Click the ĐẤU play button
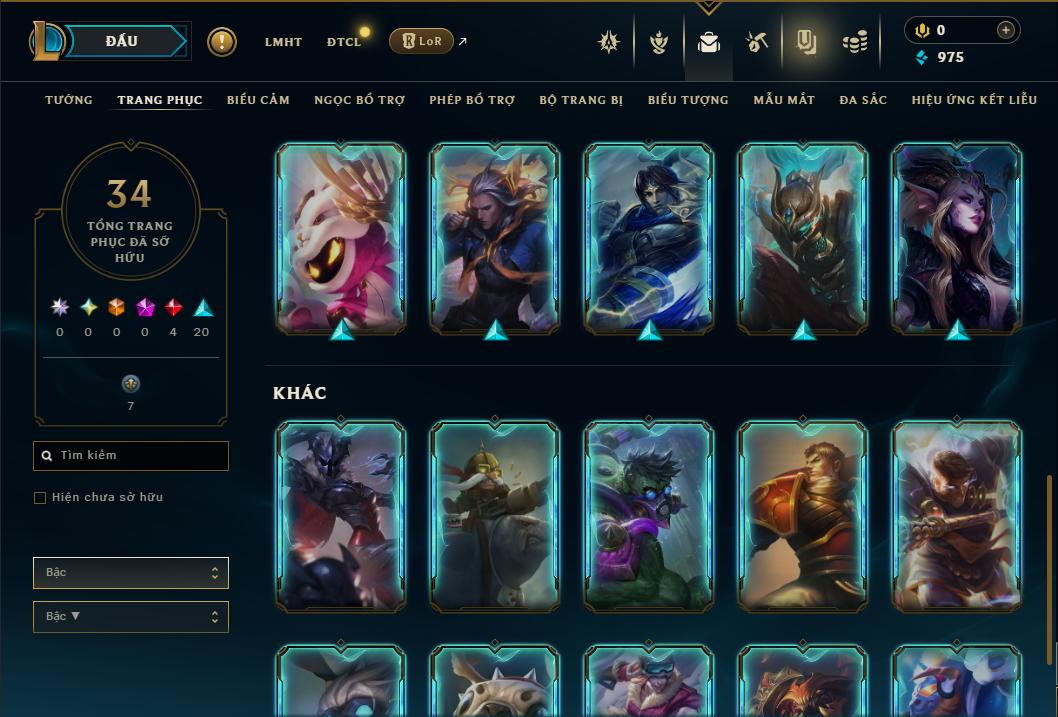 [120, 41]
